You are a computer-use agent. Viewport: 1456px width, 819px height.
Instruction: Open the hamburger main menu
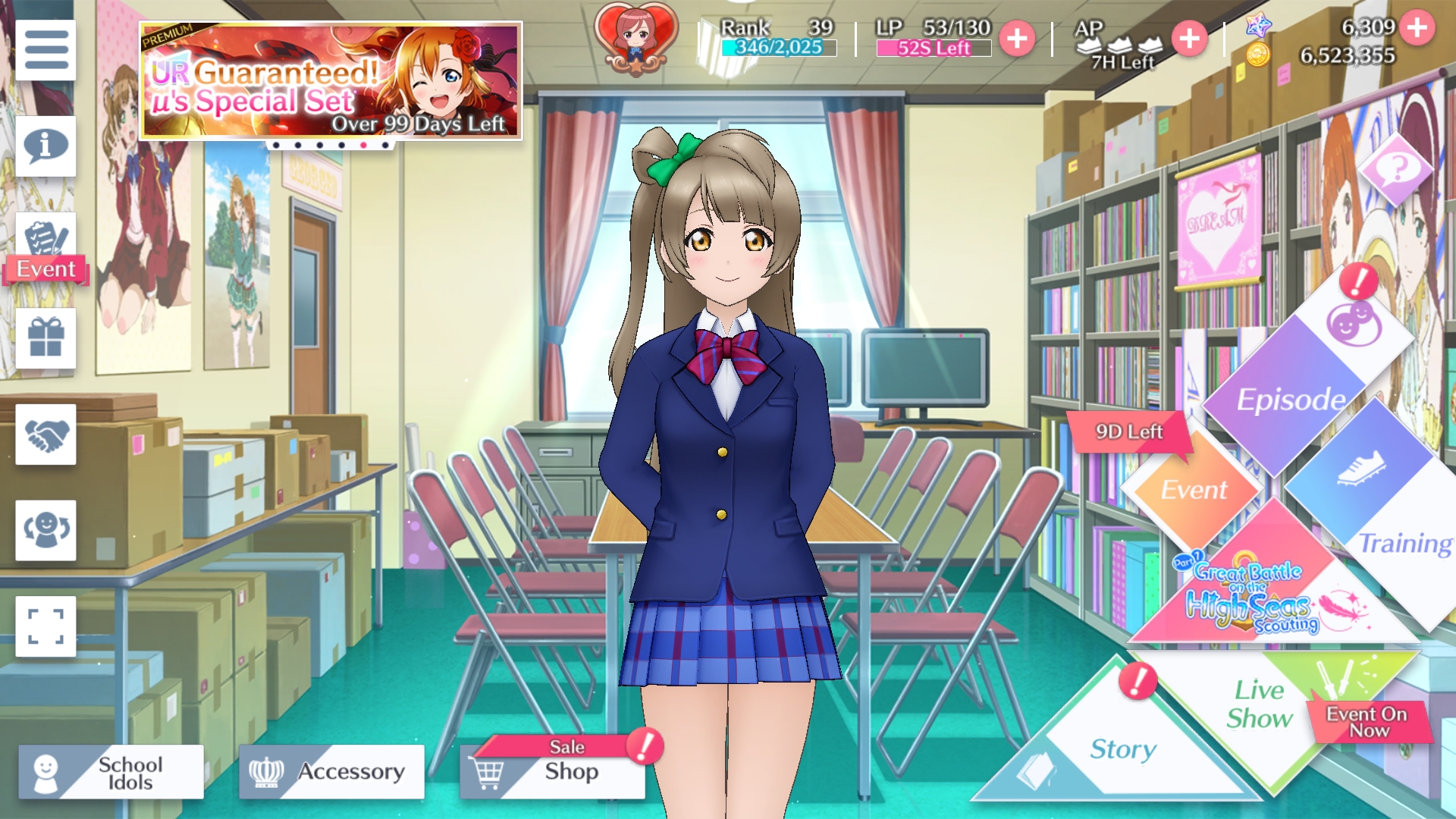[x=45, y=50]
